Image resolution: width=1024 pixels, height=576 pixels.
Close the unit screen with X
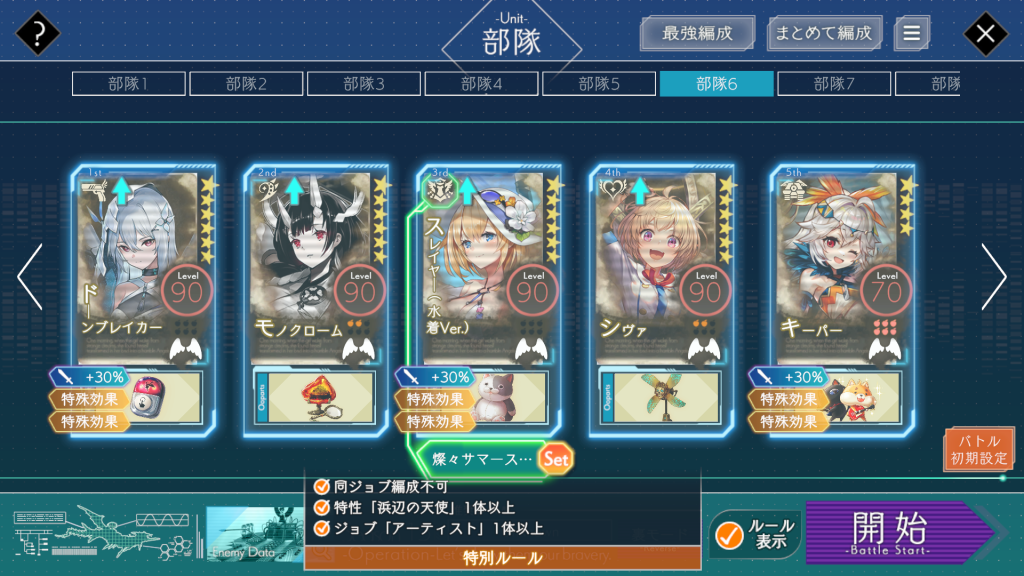985,34
